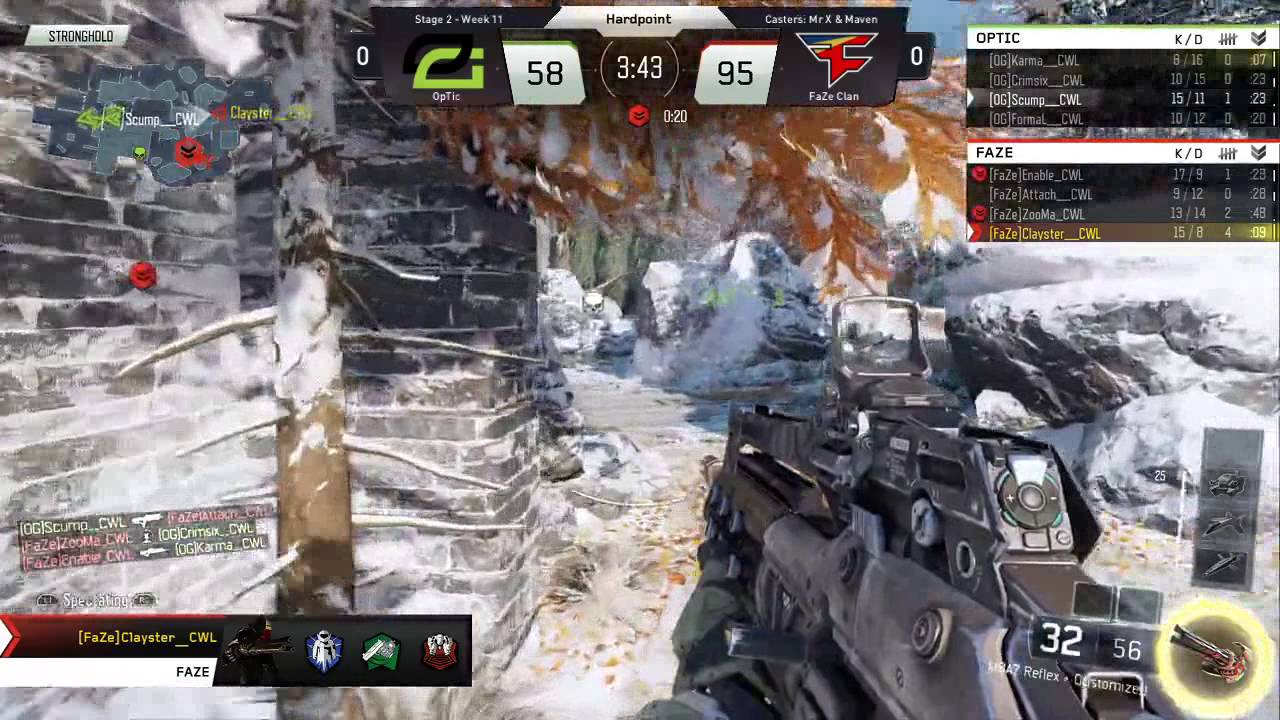This screenshot has width=1280, height=720.
Task: Select the [OG]Crimsix_CWL scoreboard row
Action: tap(1118, 80)
